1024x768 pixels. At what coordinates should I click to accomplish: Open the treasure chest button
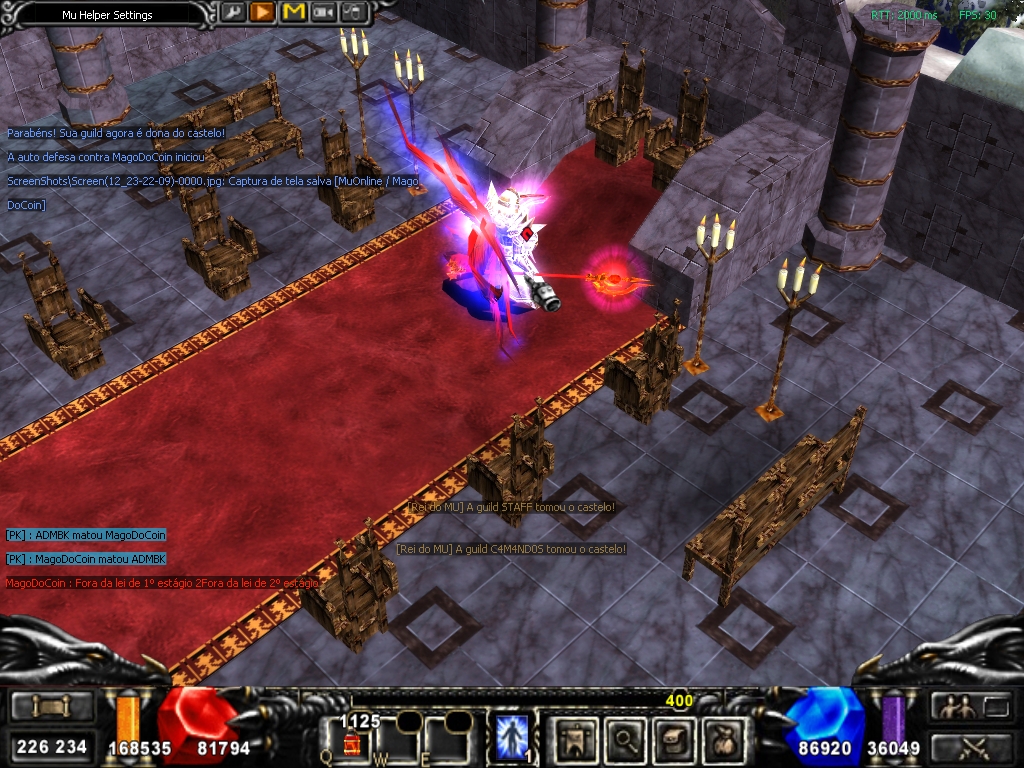(673, 738)
